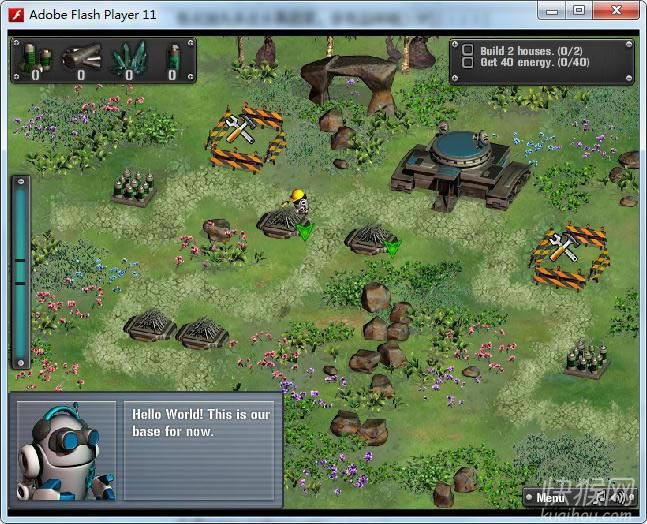The image size is (647, 524).
Task: Minimize the Flash Player window
Action: 551,10
